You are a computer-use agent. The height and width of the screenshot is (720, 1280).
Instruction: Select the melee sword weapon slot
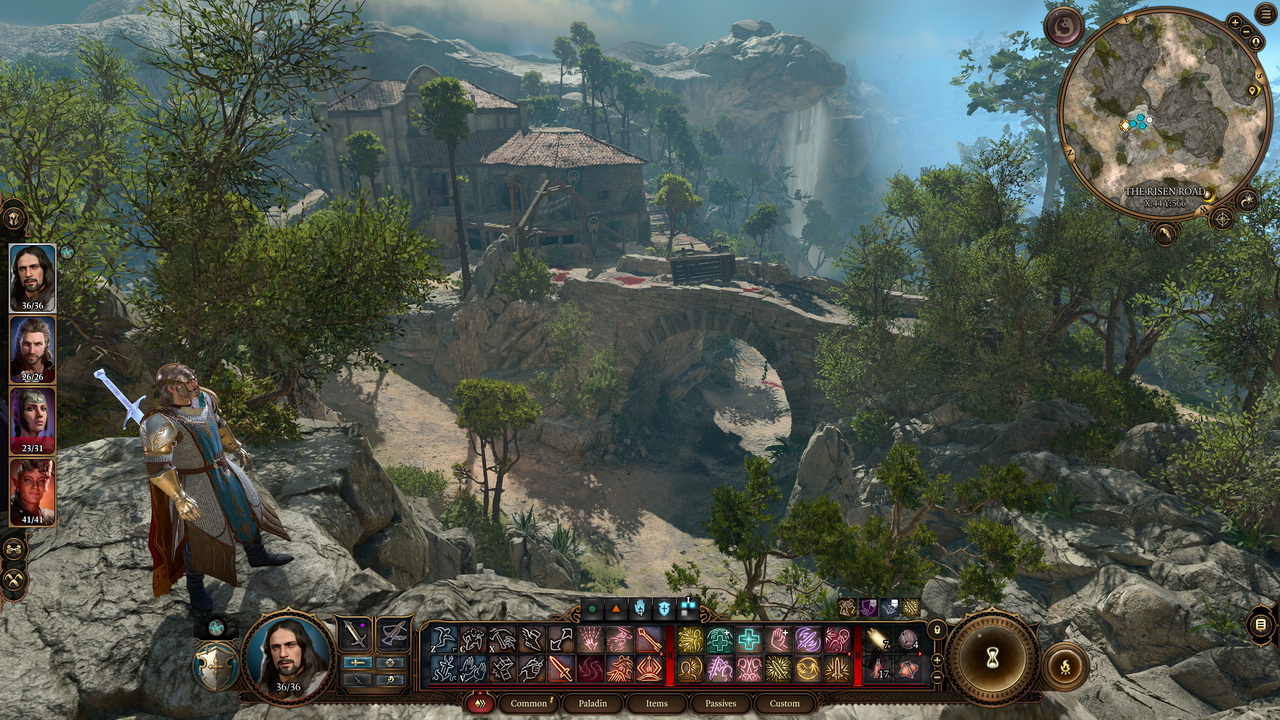355,634
